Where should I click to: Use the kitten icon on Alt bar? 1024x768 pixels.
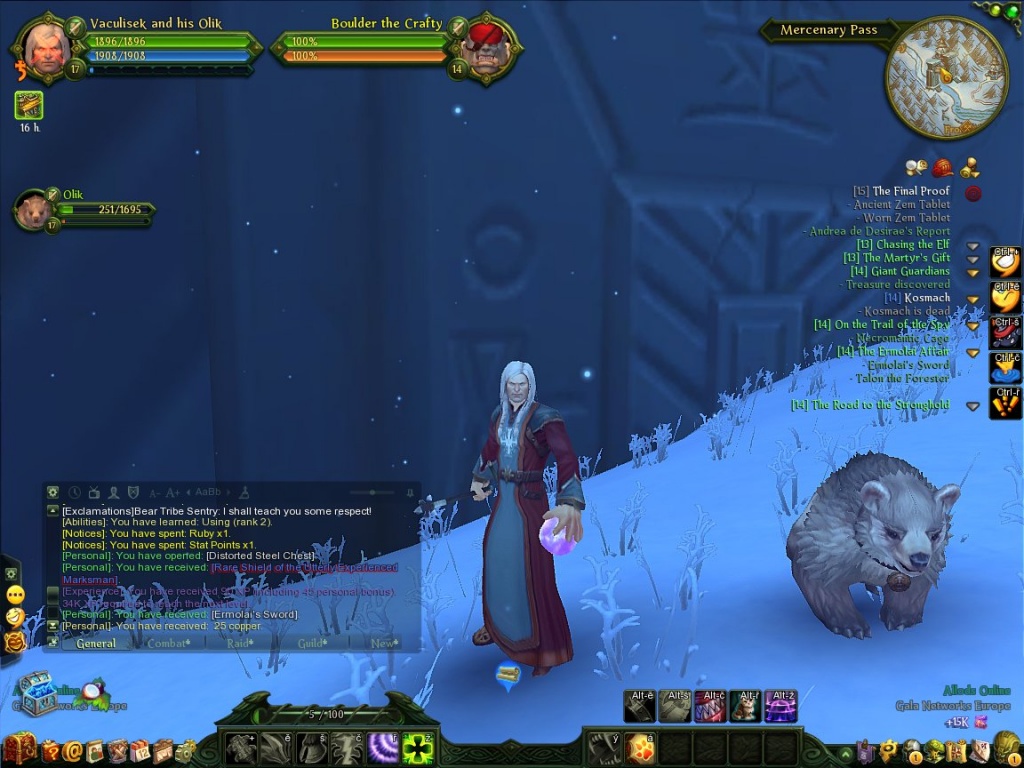pyautogui.click(x=745, y=707)
